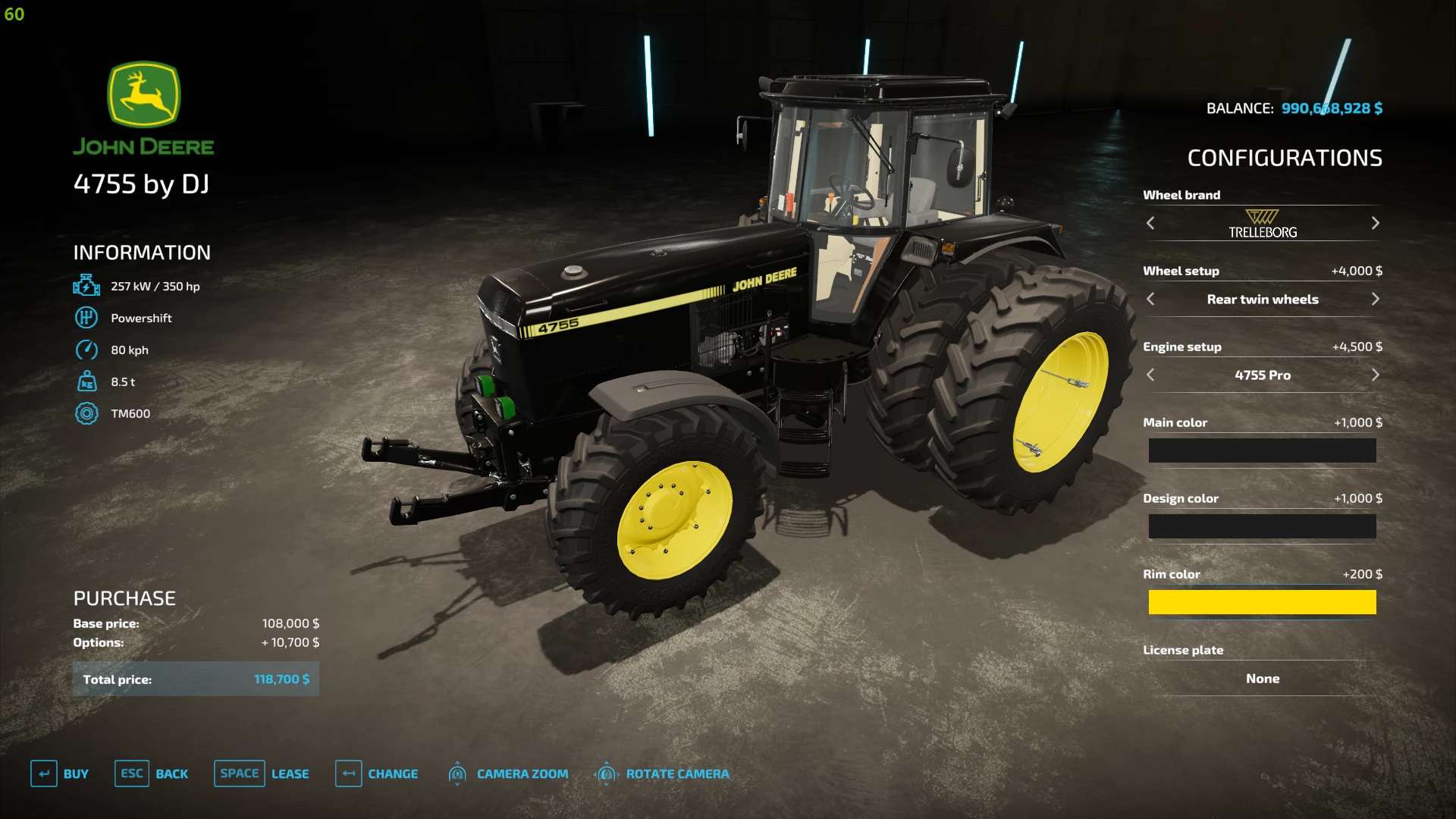
Task: Change the License plate option
Action: pyautogui.click(x=1262, y=679)
